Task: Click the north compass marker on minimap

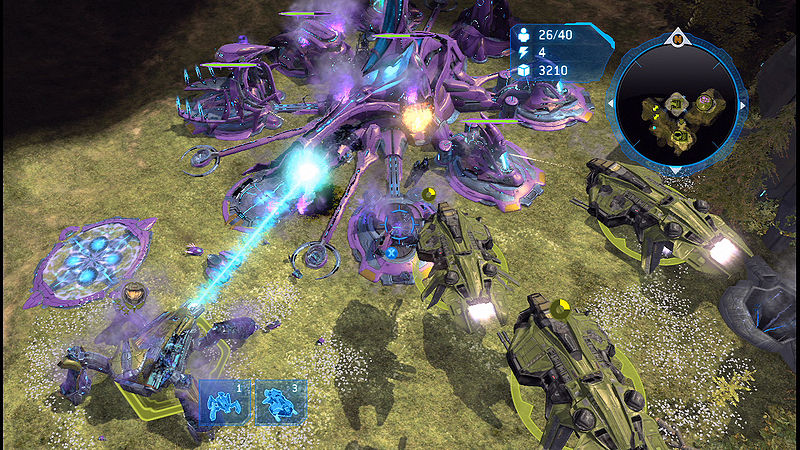Action: click(678, 39)
